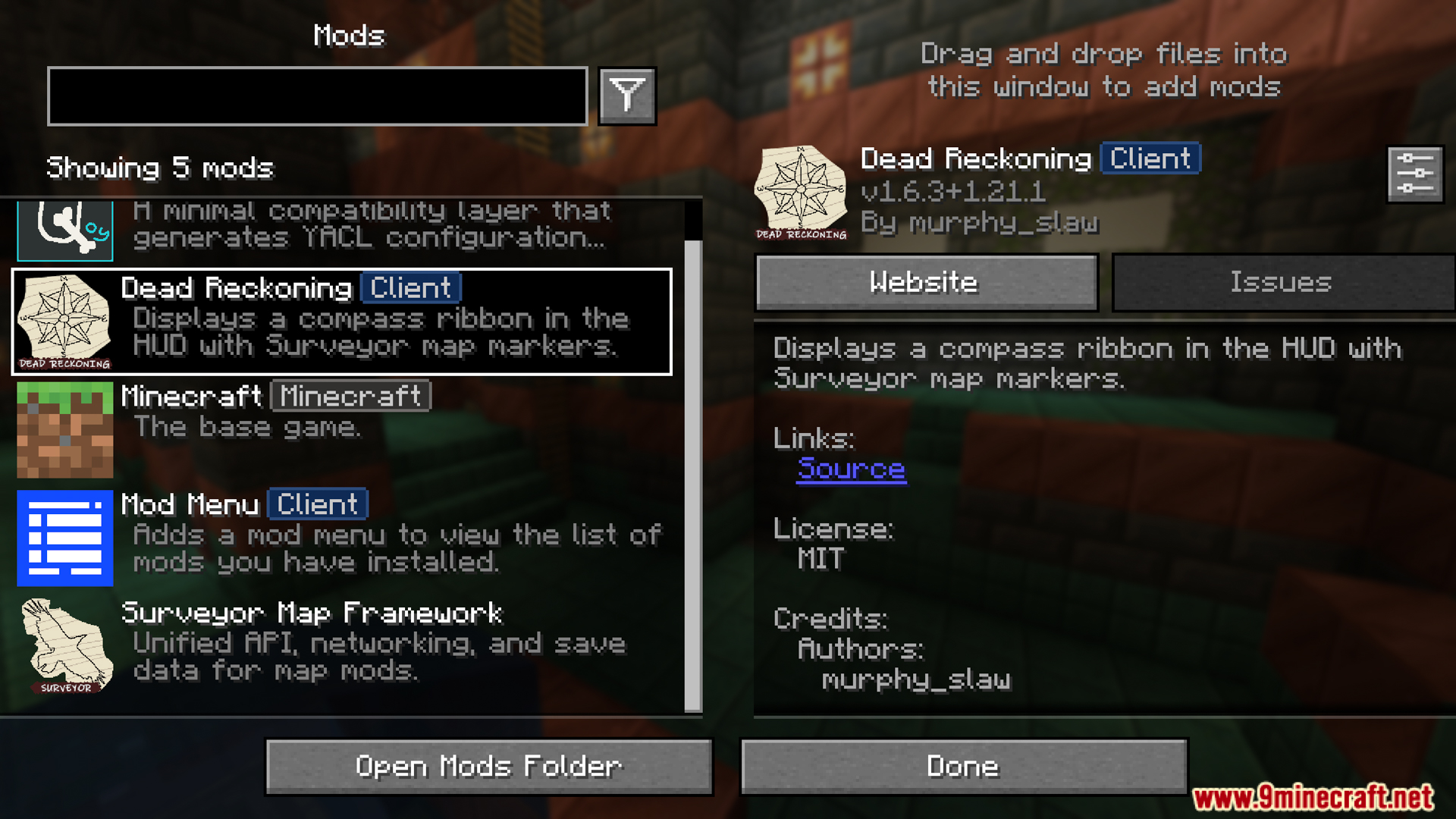
Task: Click inside the mod search field
Action: click(x=317, y=94)
